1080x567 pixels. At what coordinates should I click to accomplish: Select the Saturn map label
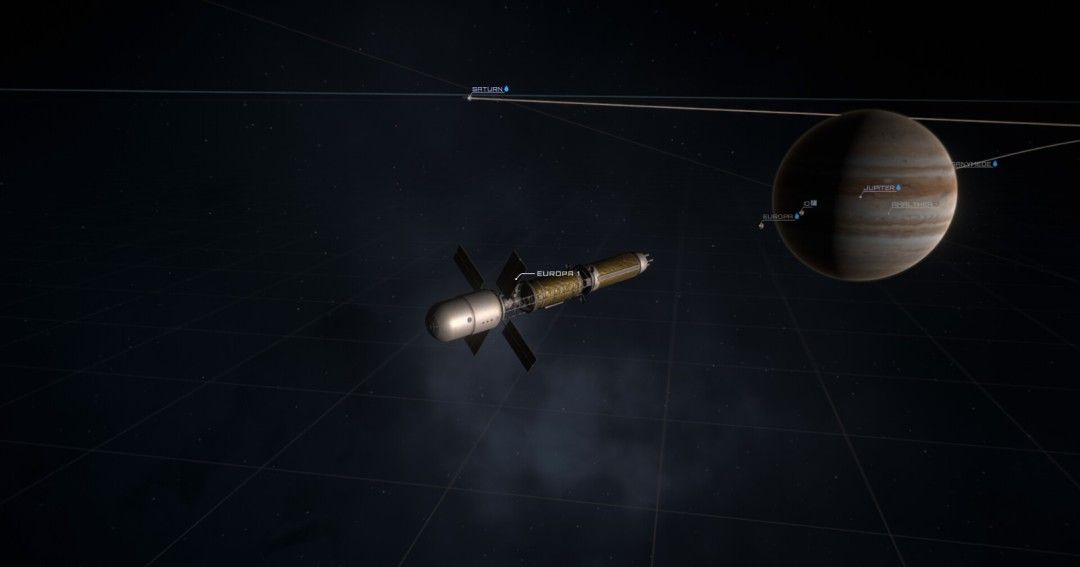[x=486, y=90]
